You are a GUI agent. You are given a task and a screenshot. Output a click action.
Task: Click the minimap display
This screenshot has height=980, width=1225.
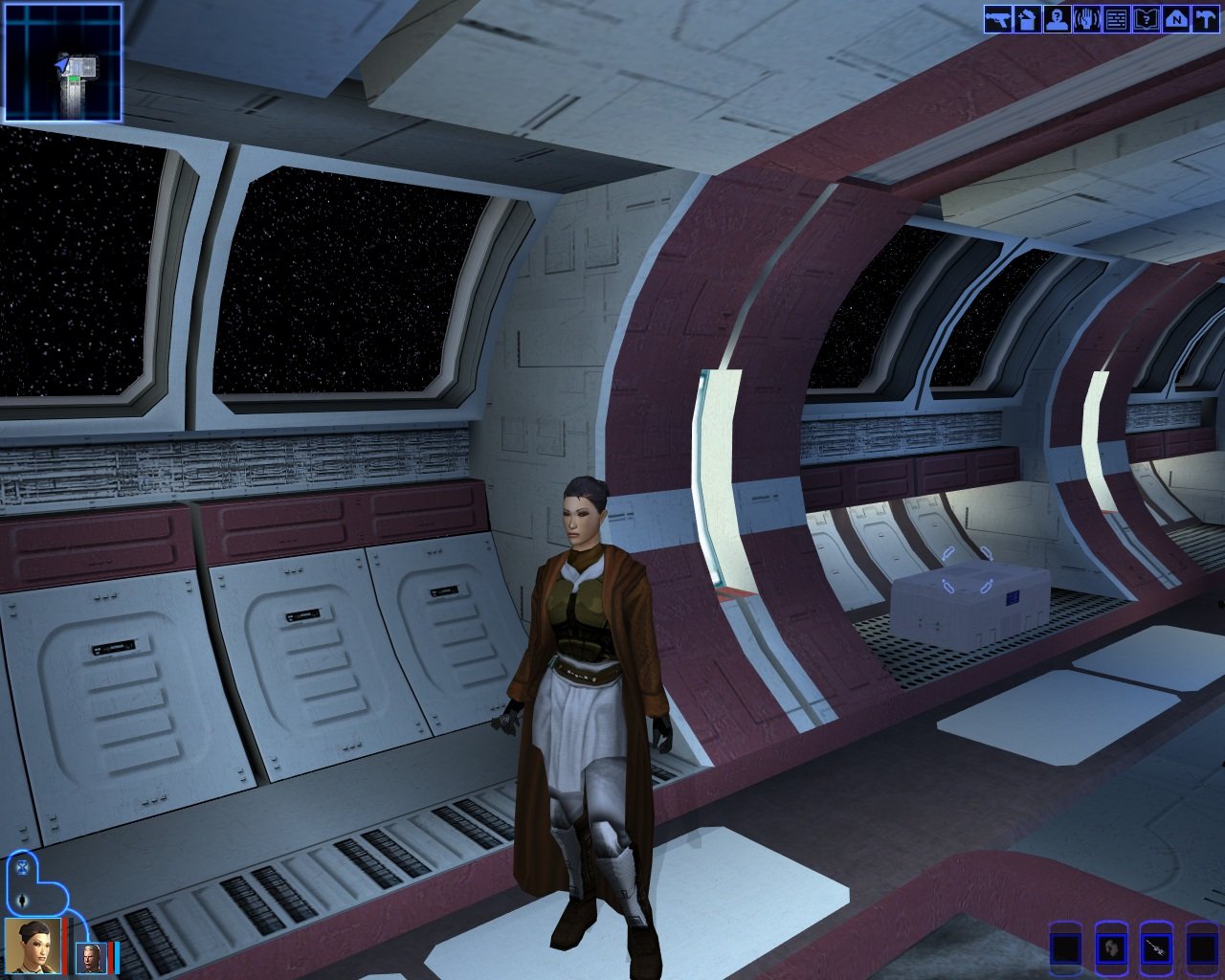63,62
